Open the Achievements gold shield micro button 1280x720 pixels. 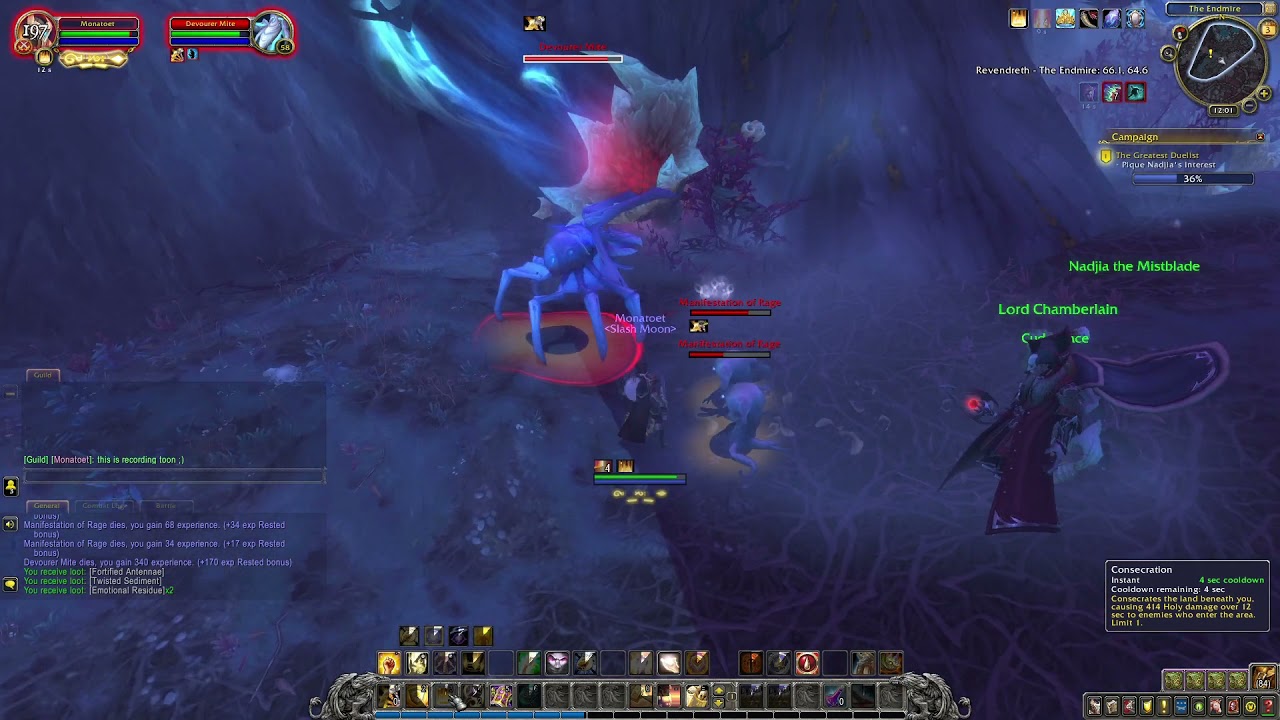(1147, 707)
